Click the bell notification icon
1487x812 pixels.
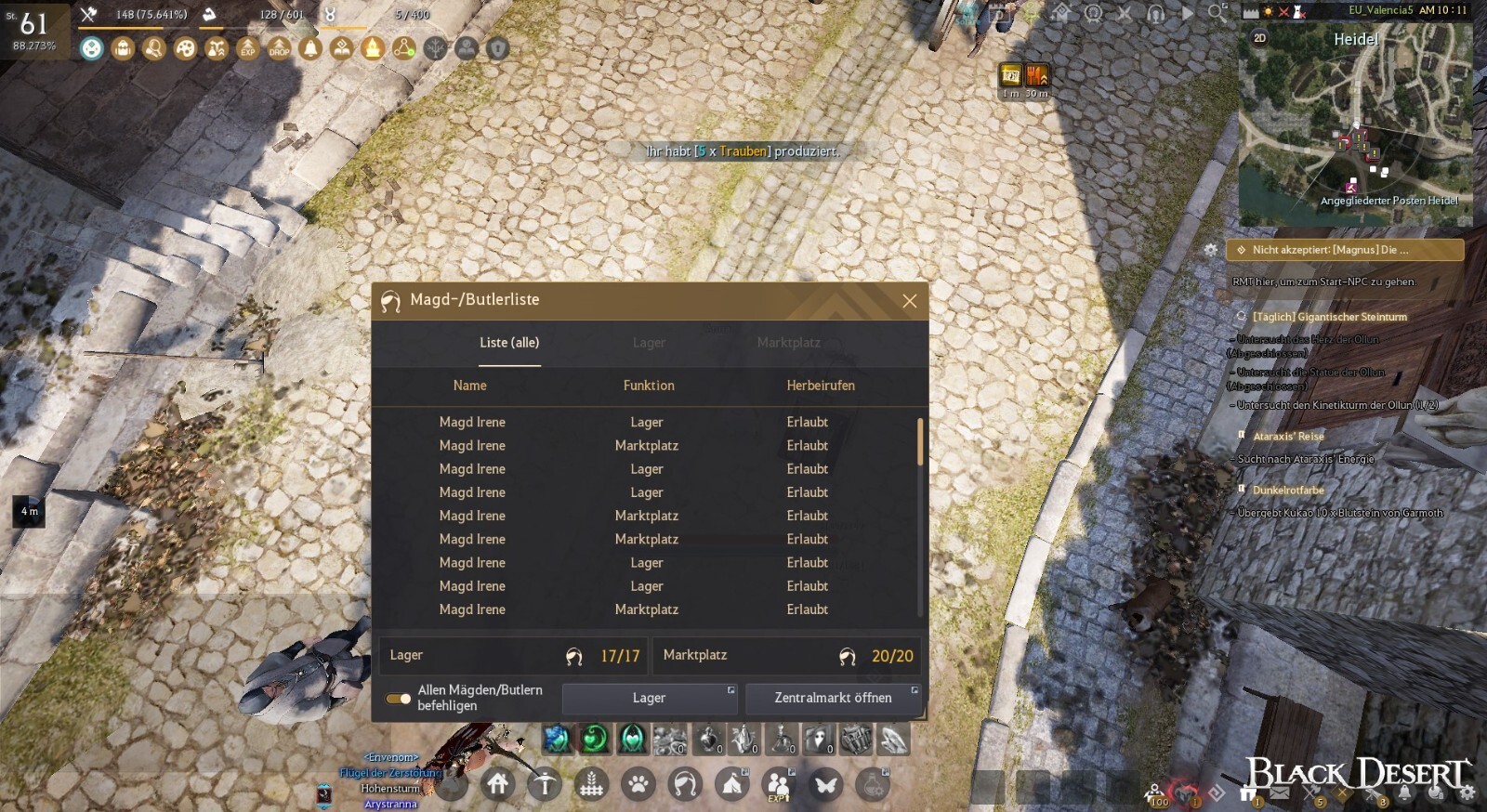pos(311,48)
